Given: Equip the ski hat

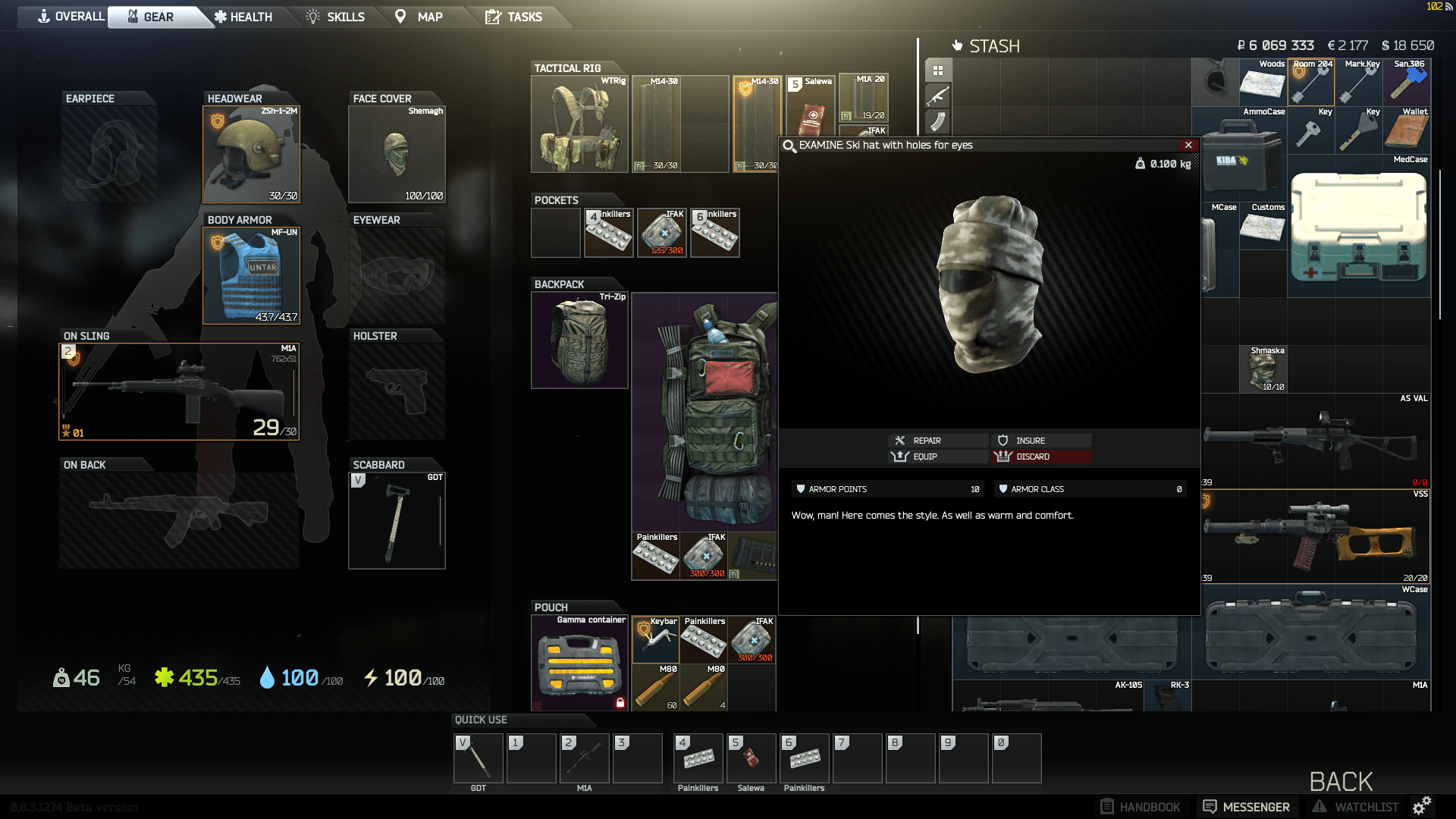Looking at the screenshot, I should coord(938,457).
